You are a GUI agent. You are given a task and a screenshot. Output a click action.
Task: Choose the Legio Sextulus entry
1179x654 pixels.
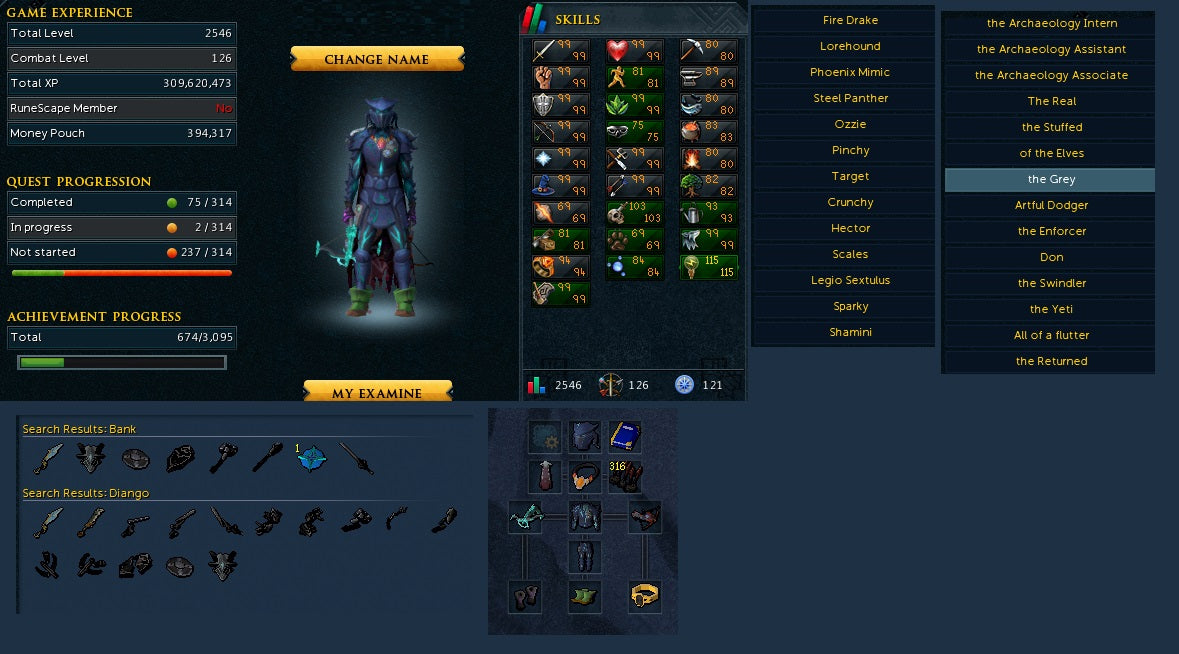[850, 280]
